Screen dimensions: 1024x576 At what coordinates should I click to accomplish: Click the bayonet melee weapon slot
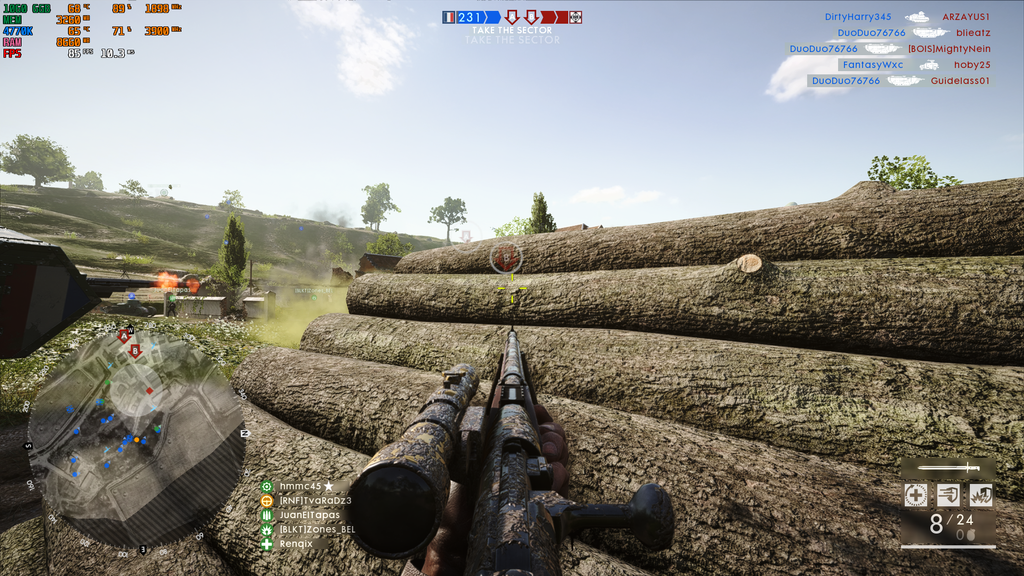pos(948,467)
